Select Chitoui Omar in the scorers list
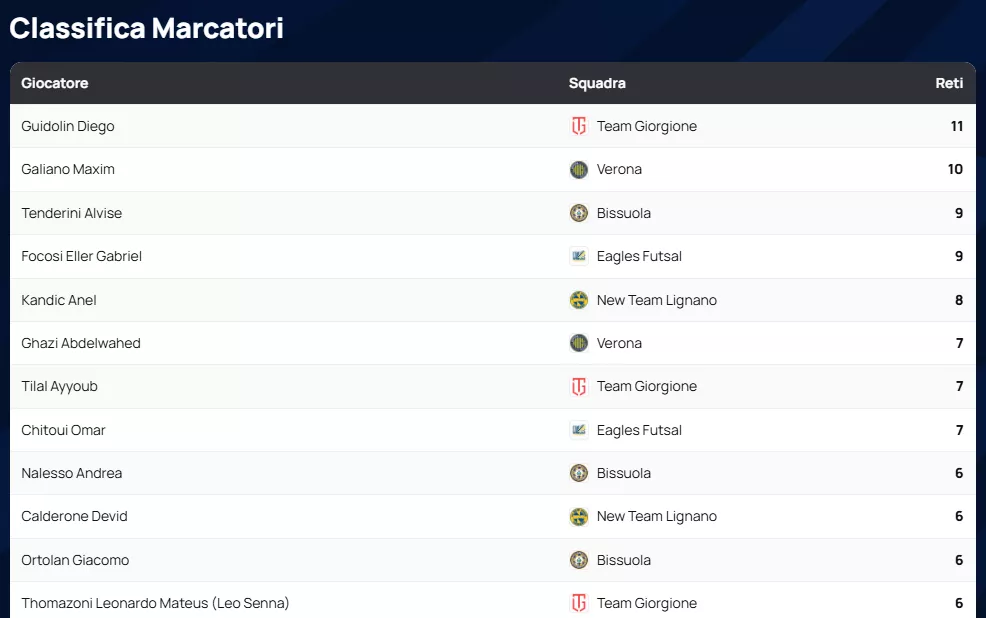 pyautogui.click(x=63, y=430)
